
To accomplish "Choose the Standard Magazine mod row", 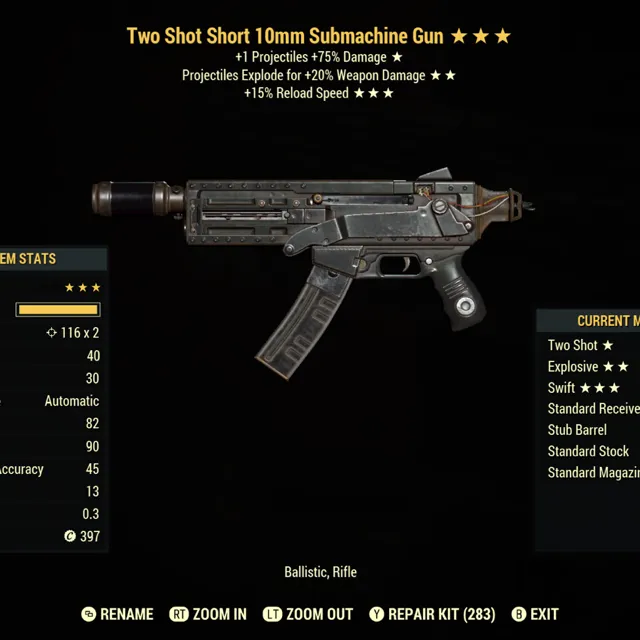I will click(593, 472).
